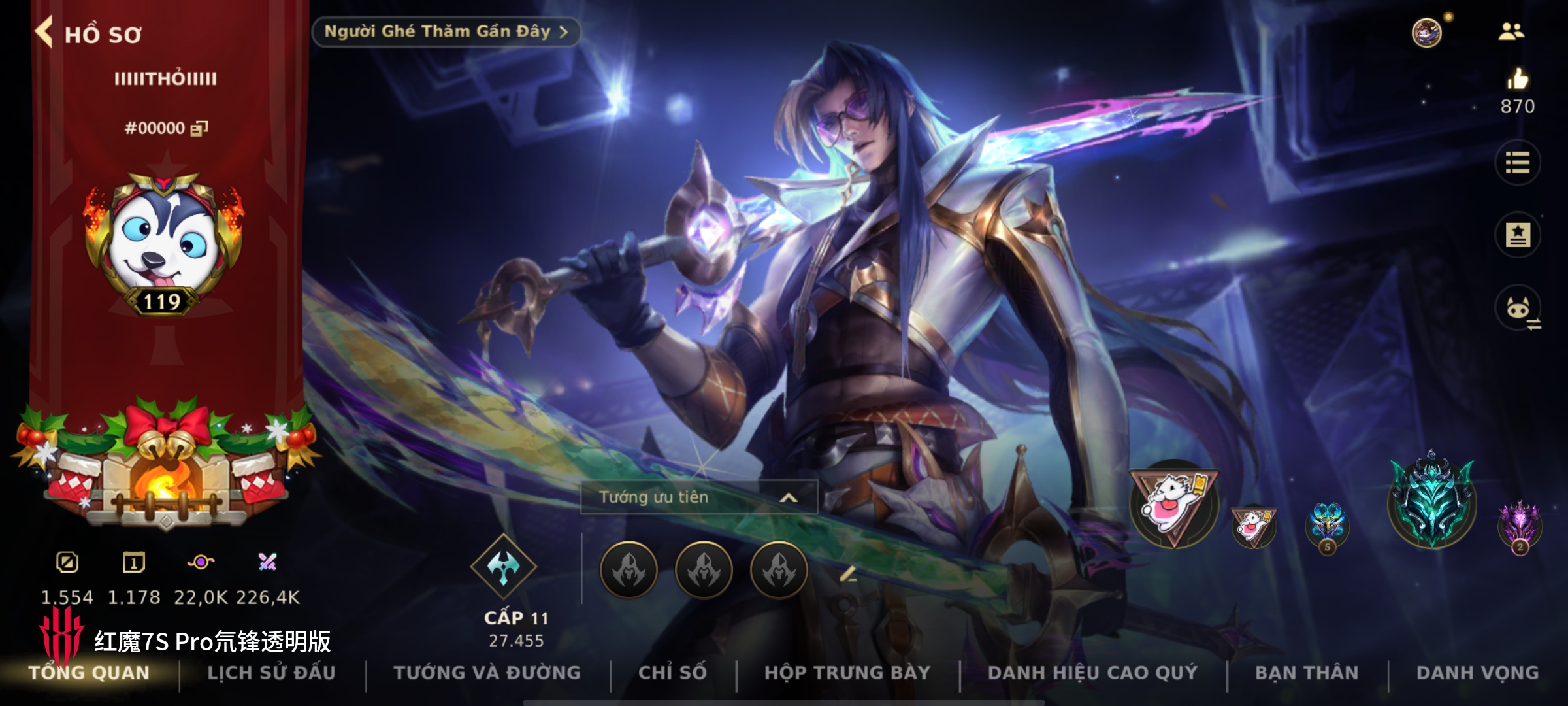Show the Hộp Trưng Bày tab
1568x706 pixels.
click(847, 673)
